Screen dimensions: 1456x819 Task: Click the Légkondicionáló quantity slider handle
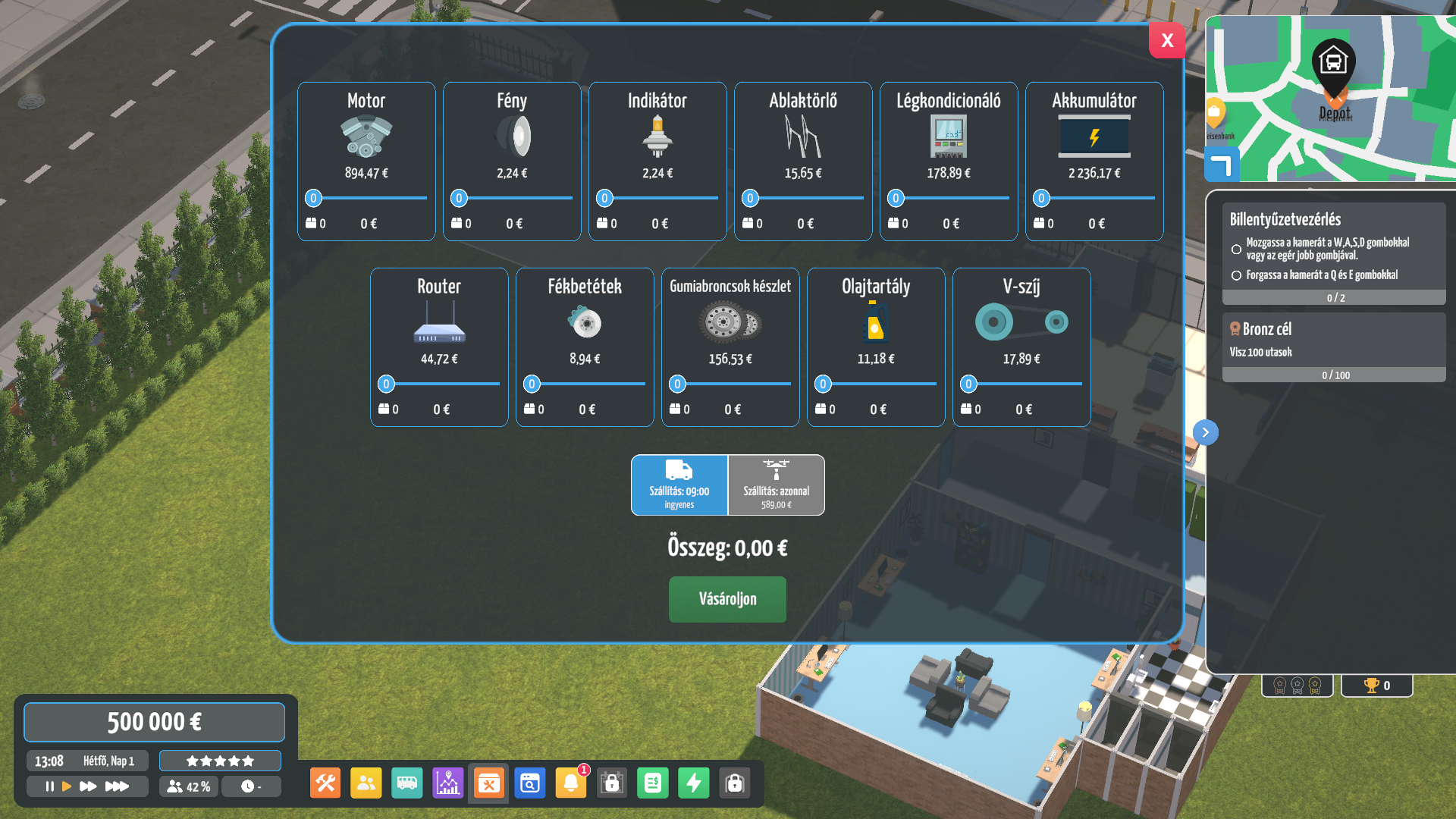pyautogui.click(x=896, y=199)
